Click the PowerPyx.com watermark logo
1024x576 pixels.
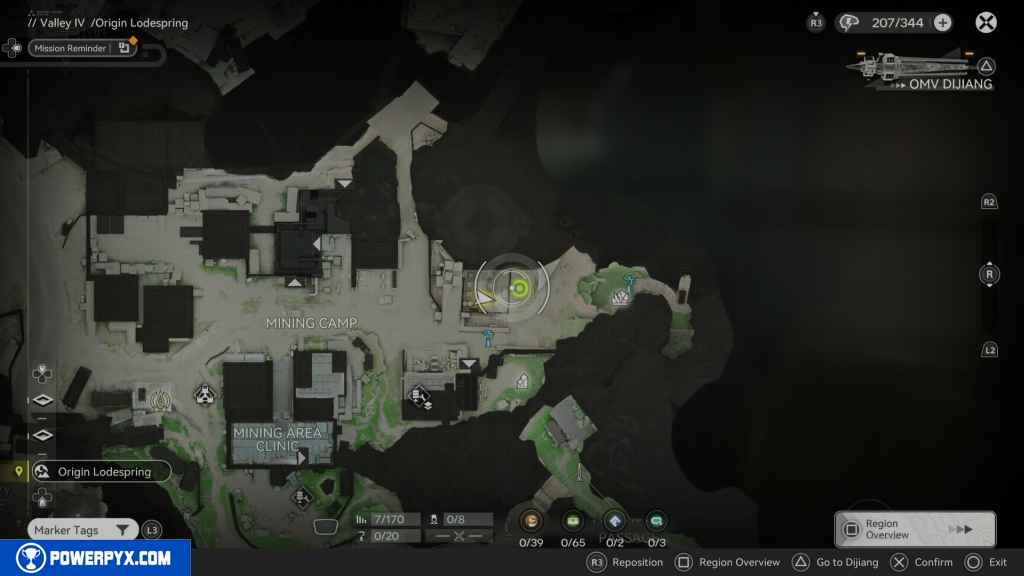[95, 558]
